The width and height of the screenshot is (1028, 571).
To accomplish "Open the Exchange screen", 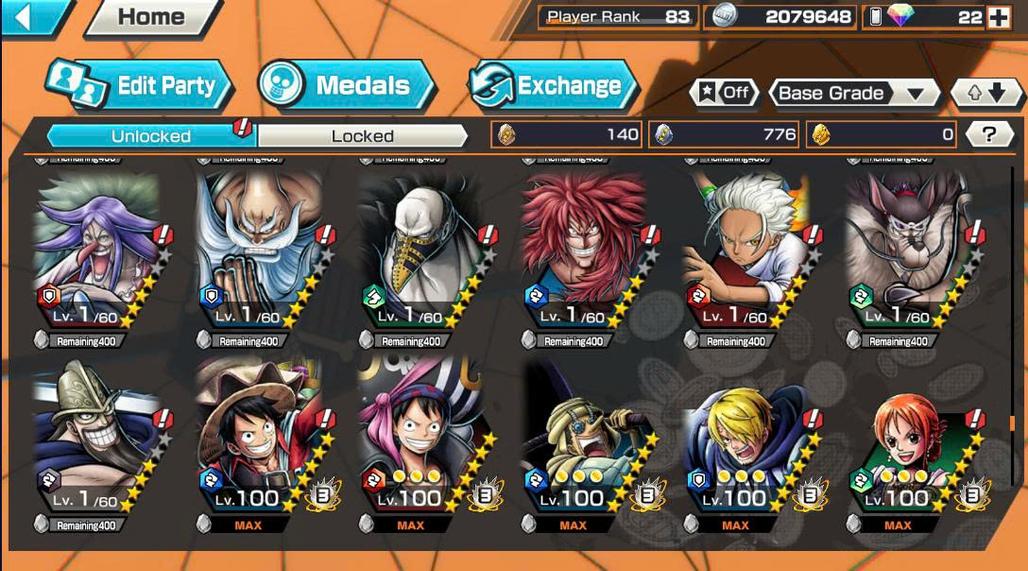I will tap(553, 86).
